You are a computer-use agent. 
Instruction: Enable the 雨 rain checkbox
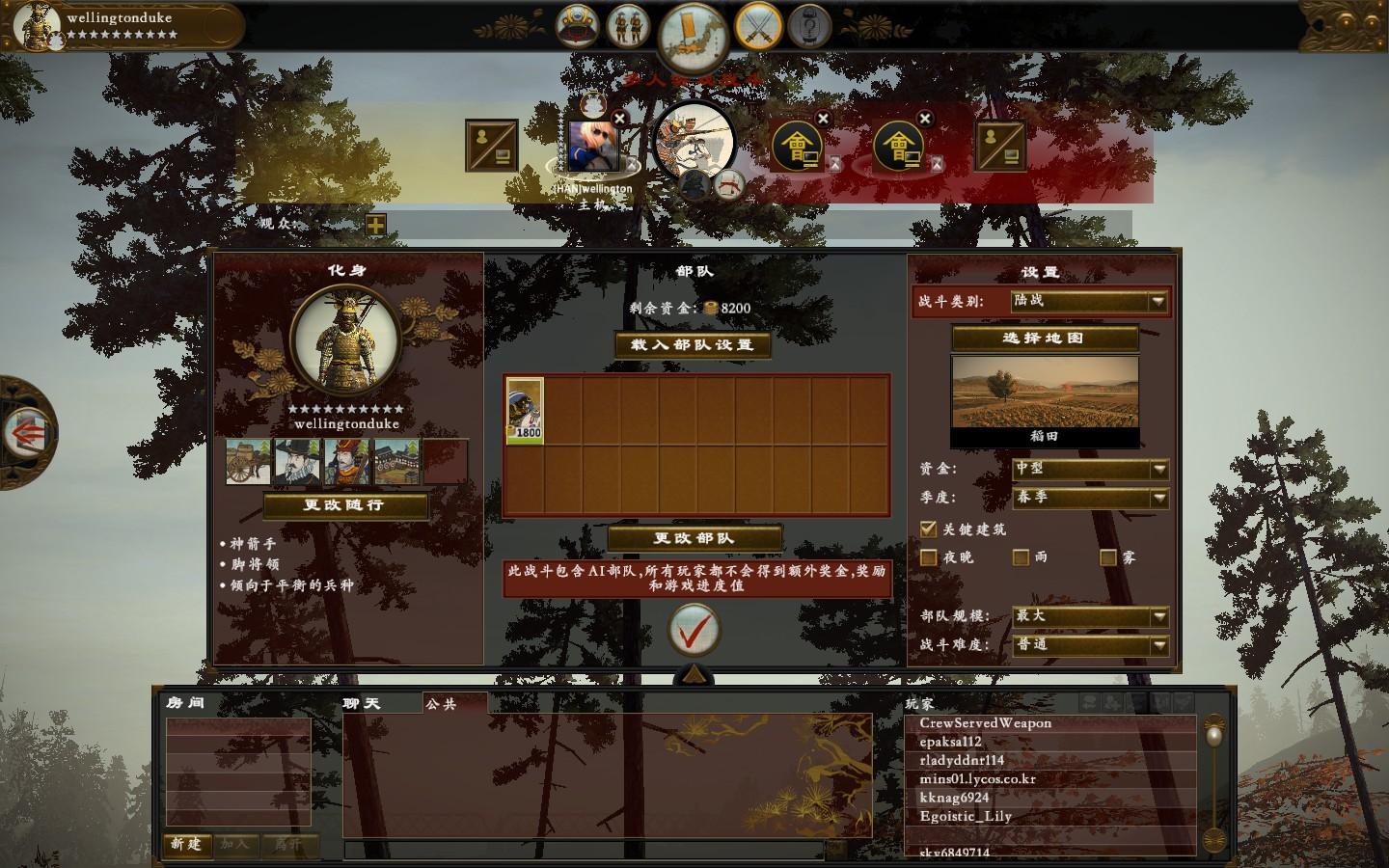tap(1021, 557)
